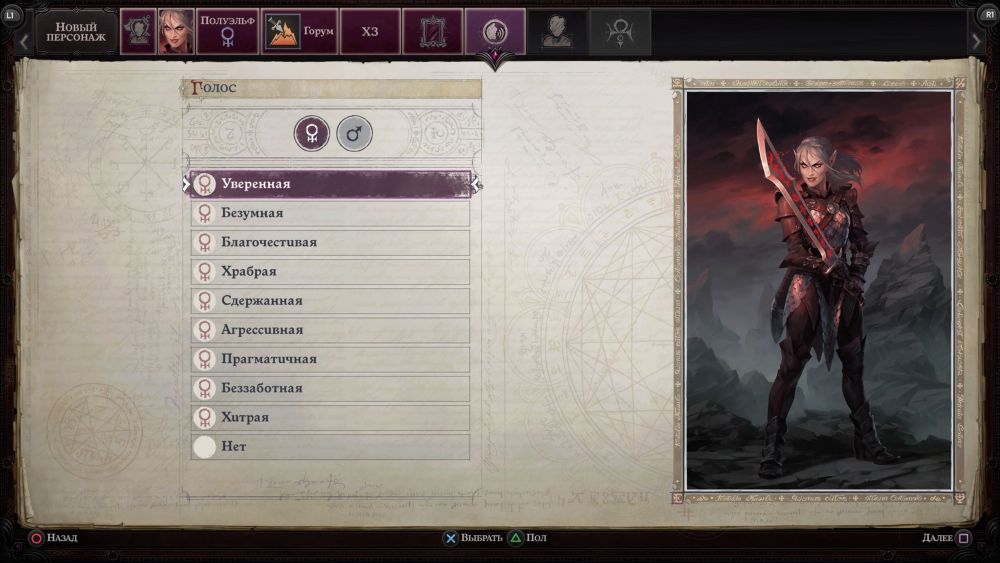Screen dimensions: 1000x563
Task: Pick the Прагматичная voice option
Action: coord(330,359)
